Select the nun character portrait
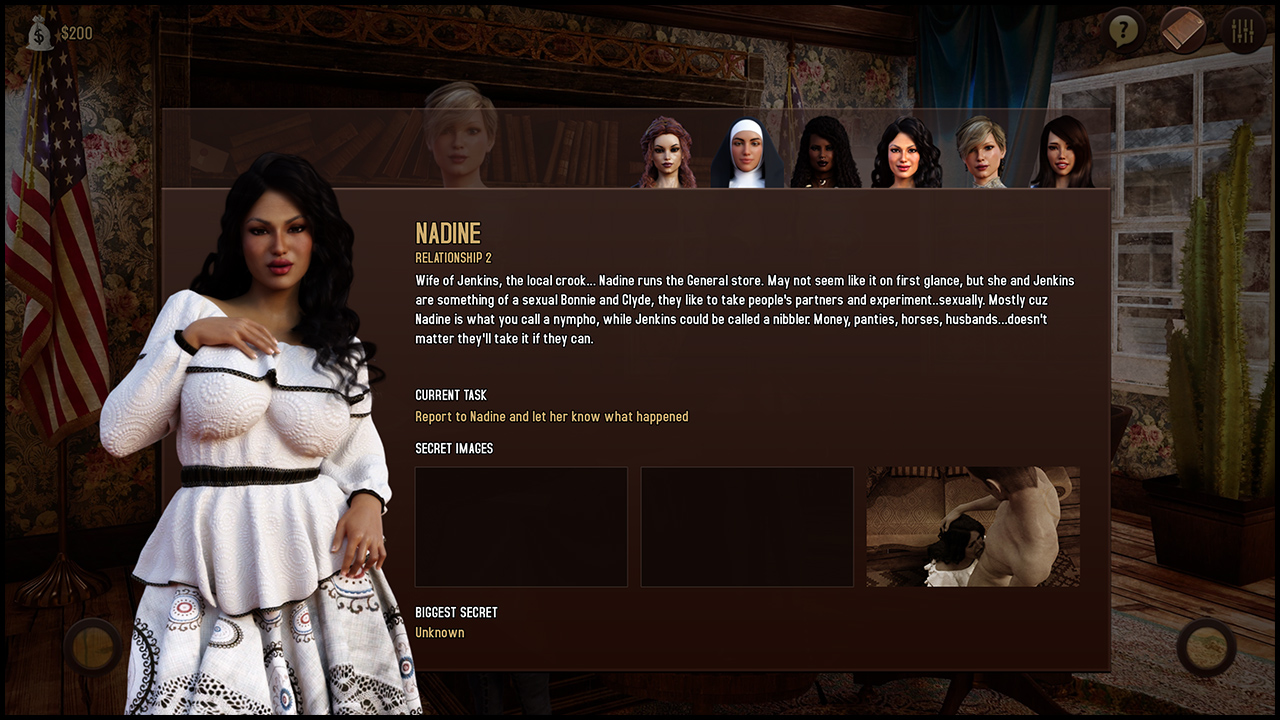1280x720 pixels. tap(746, 153)
